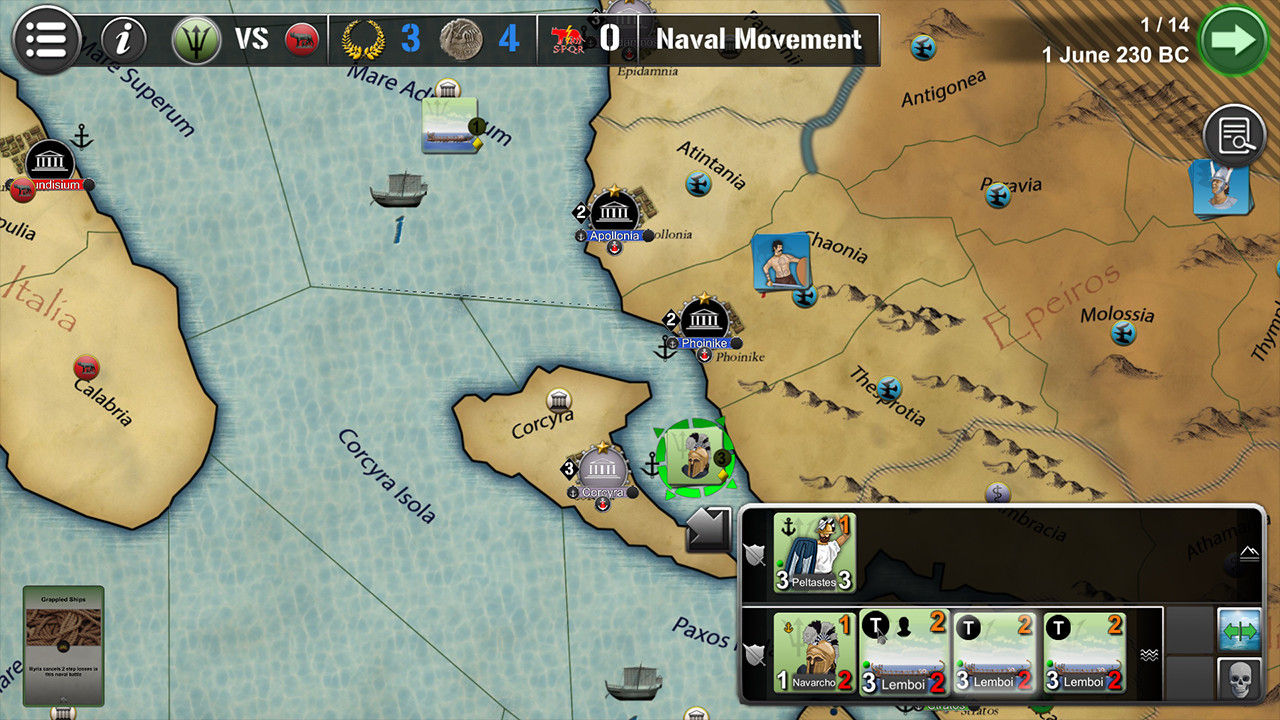Select the warrior unit stack in Chaonia

click(x=780, y=263)
